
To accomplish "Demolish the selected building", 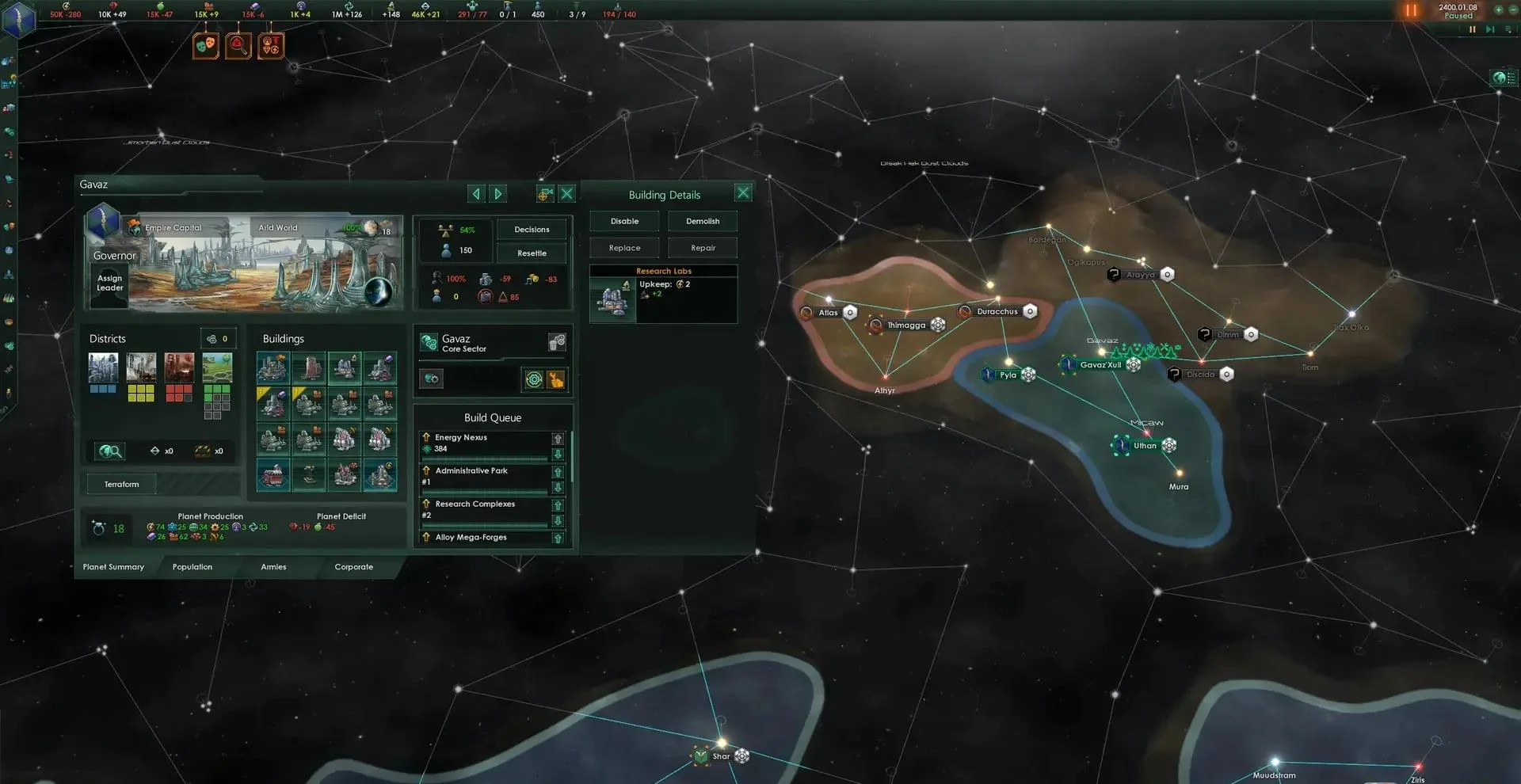I will click(x=703, y=222).
